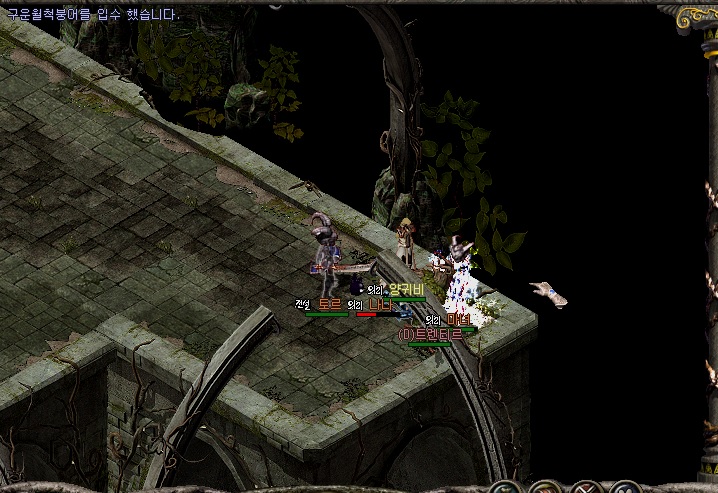The image size is (718, 493).
Task: Select the crossed swords round button
Action: pos(585,489)
